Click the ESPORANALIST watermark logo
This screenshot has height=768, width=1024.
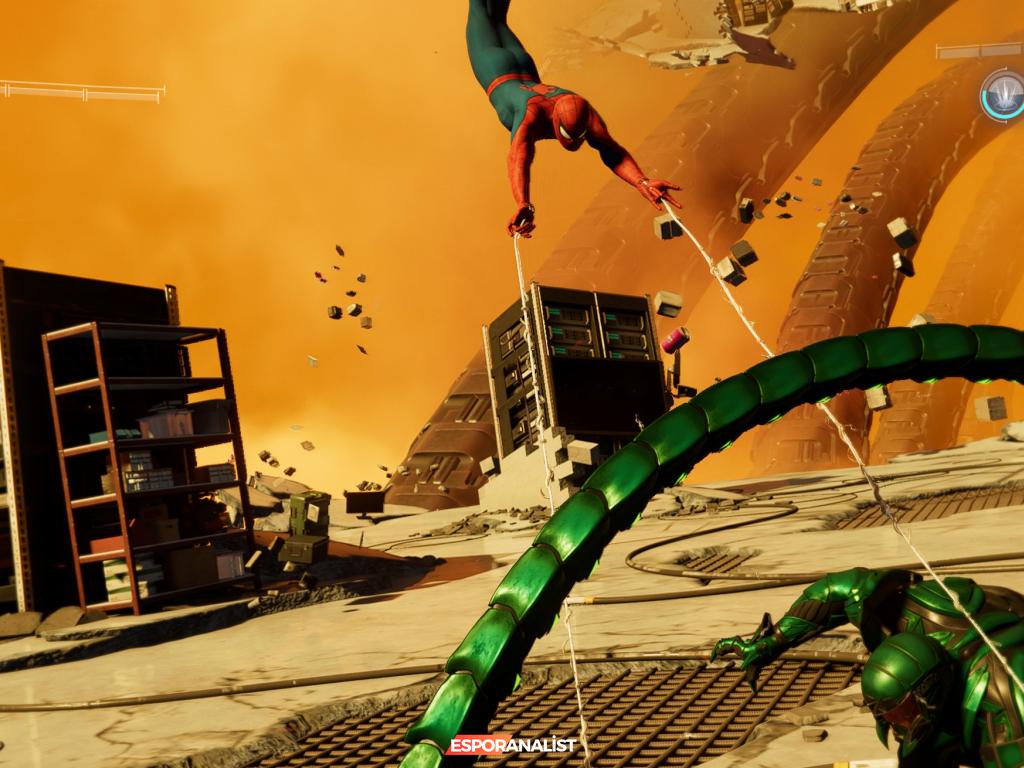pos(512,745)
